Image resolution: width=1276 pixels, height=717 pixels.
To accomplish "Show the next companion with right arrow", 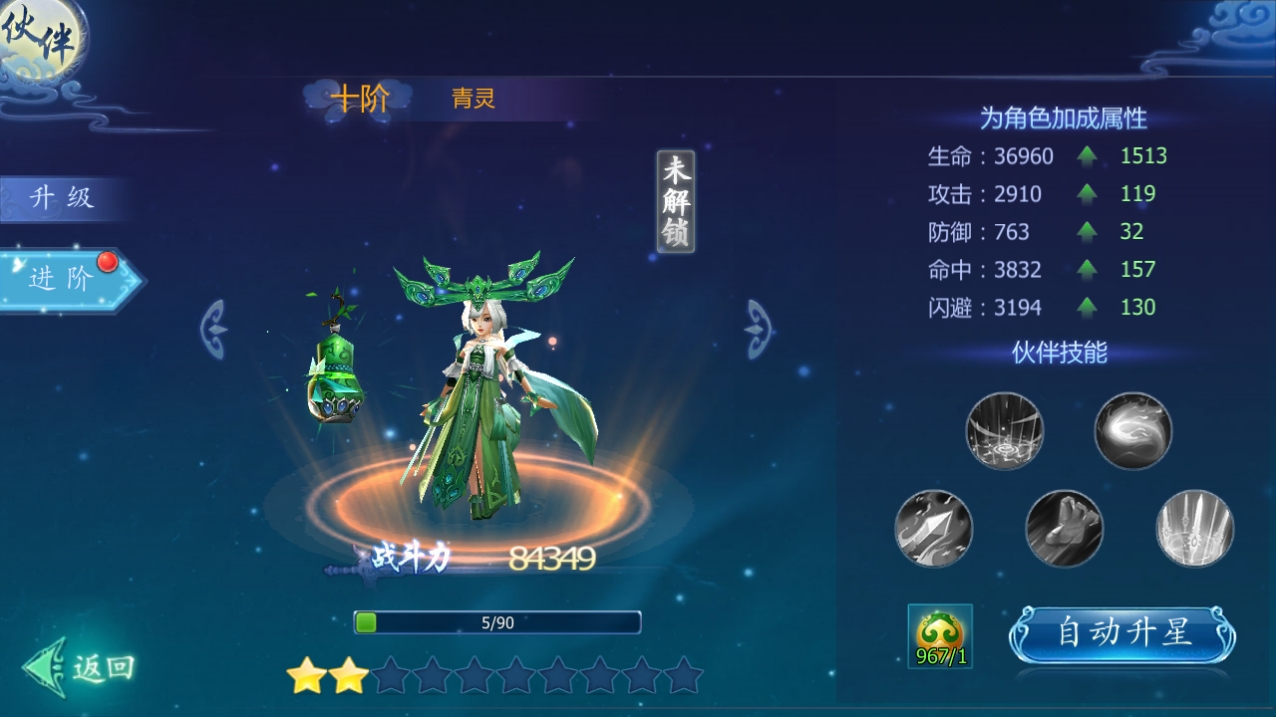I will click(759, 329).
